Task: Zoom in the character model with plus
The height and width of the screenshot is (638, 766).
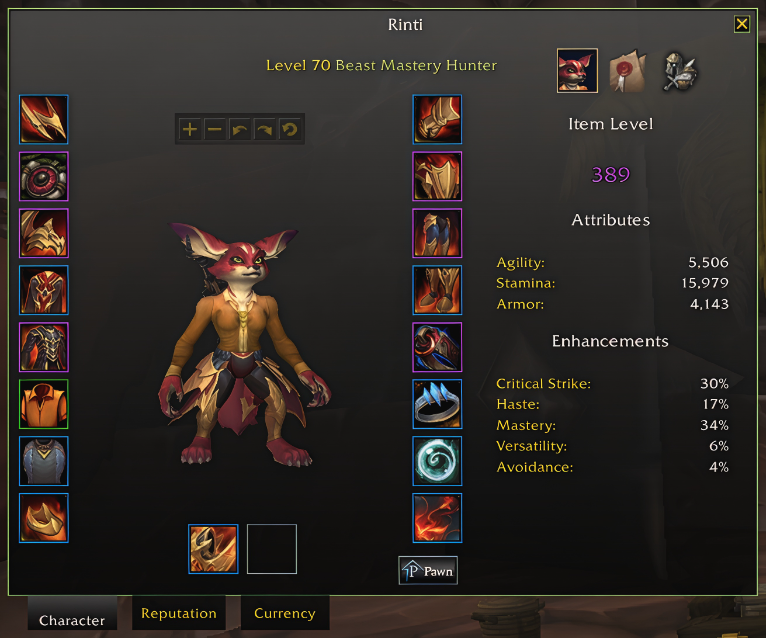Action: click(x=190, y=129)
